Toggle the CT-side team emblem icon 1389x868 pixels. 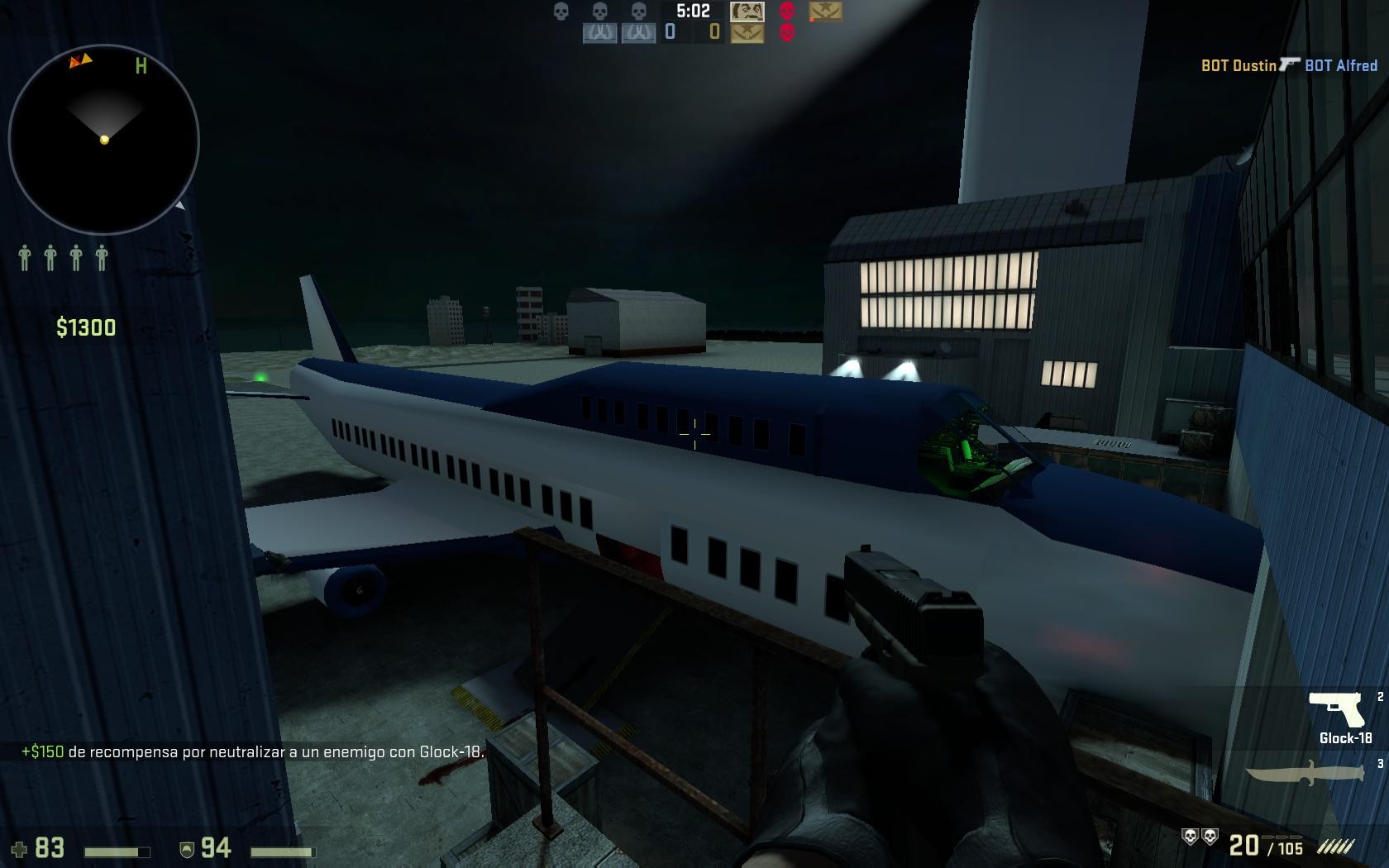pos(747,34)
